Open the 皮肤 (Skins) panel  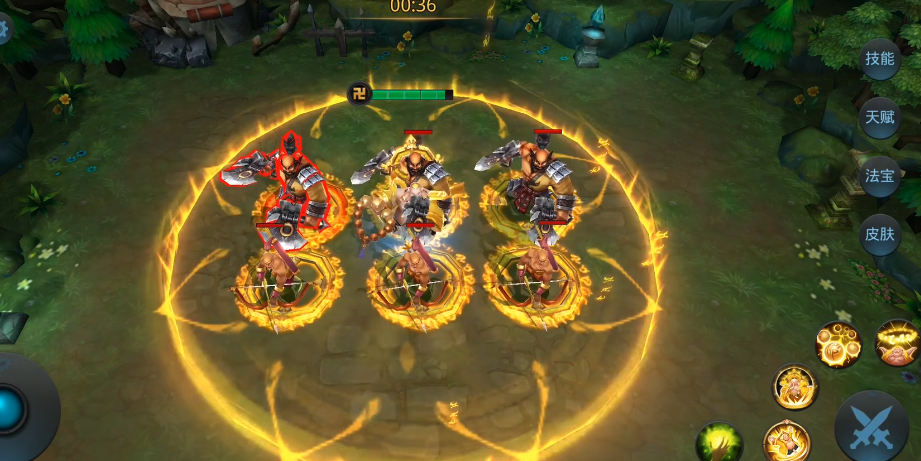pyautogui.click(x=879, y=235)
